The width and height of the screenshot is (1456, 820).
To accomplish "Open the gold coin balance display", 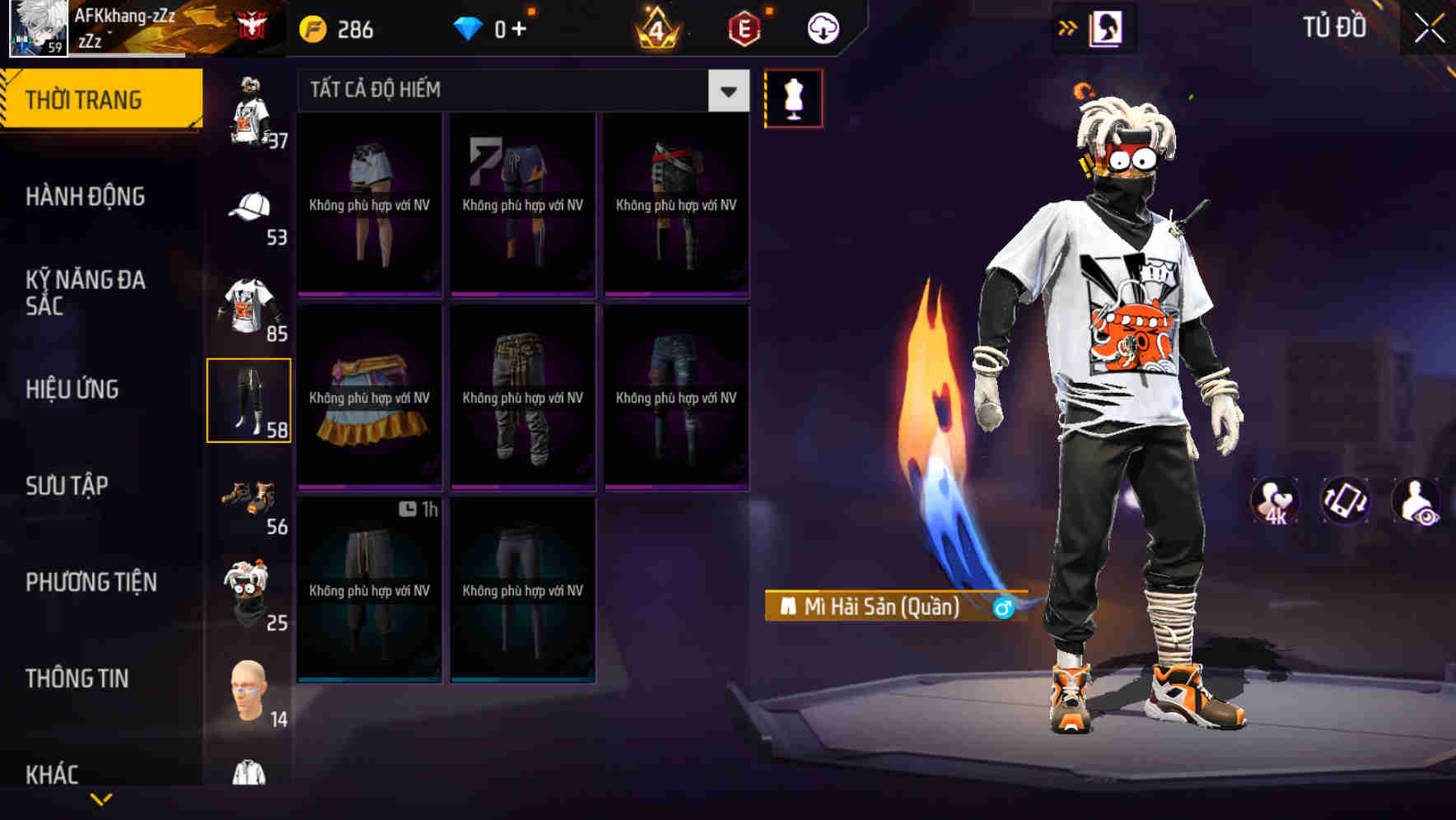I will [338, 27].
